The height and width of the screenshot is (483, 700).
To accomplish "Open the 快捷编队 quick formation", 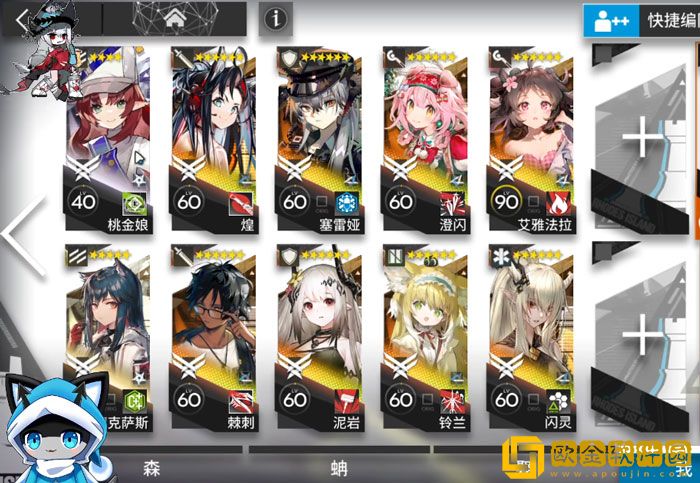I will (x=641, y=19).
